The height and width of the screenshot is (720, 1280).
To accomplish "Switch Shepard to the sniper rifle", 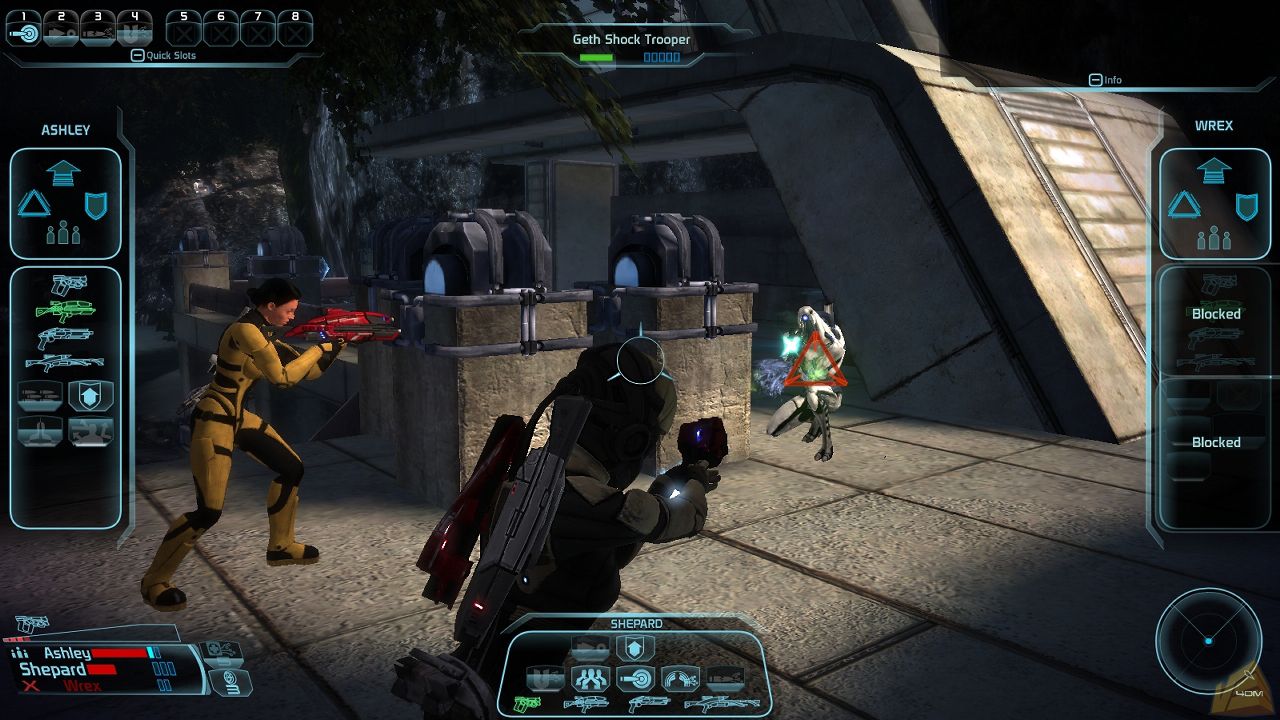I will [721, 704].
